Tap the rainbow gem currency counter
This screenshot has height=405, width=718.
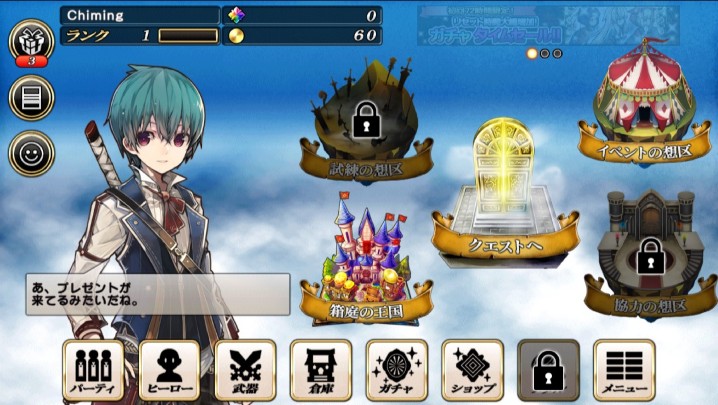pos(302,15)
